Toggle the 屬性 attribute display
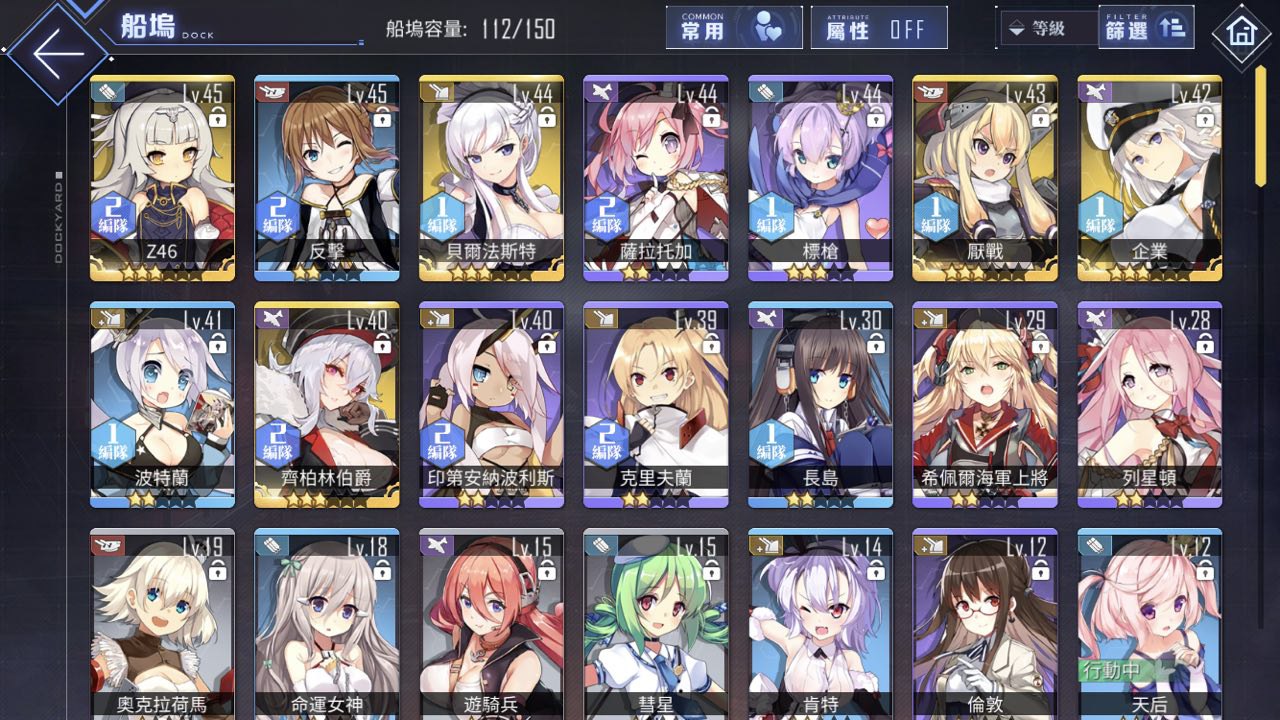 click(x=878, y=28)
